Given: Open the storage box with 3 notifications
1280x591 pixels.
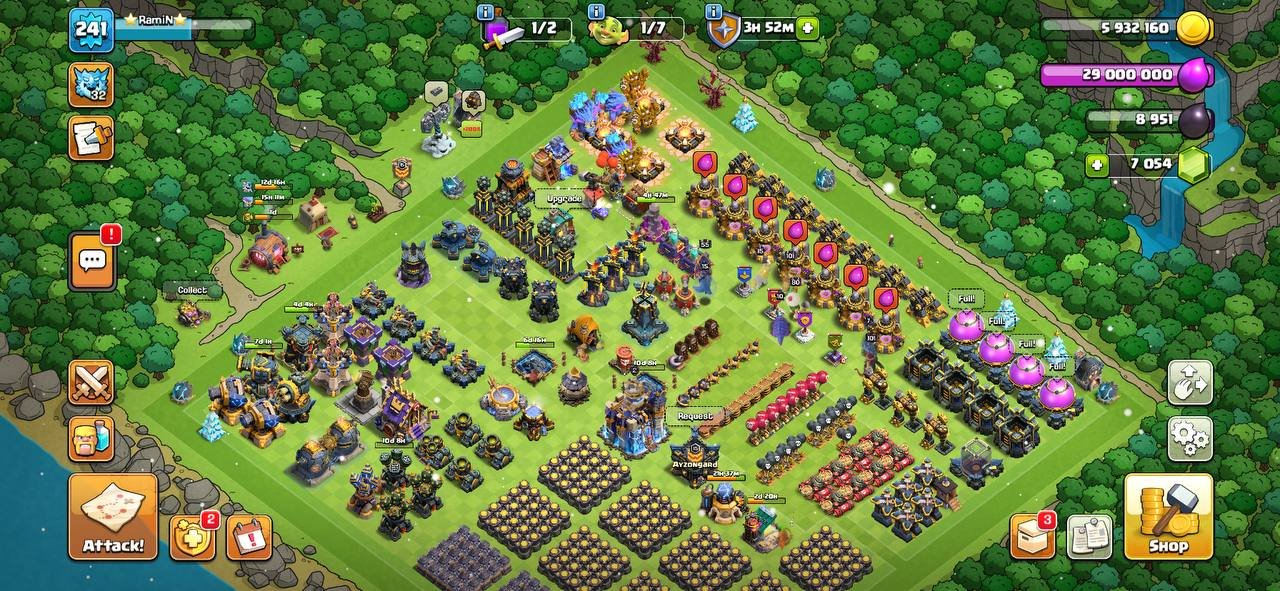Looking at the screenshot, I should point(1032,537).
